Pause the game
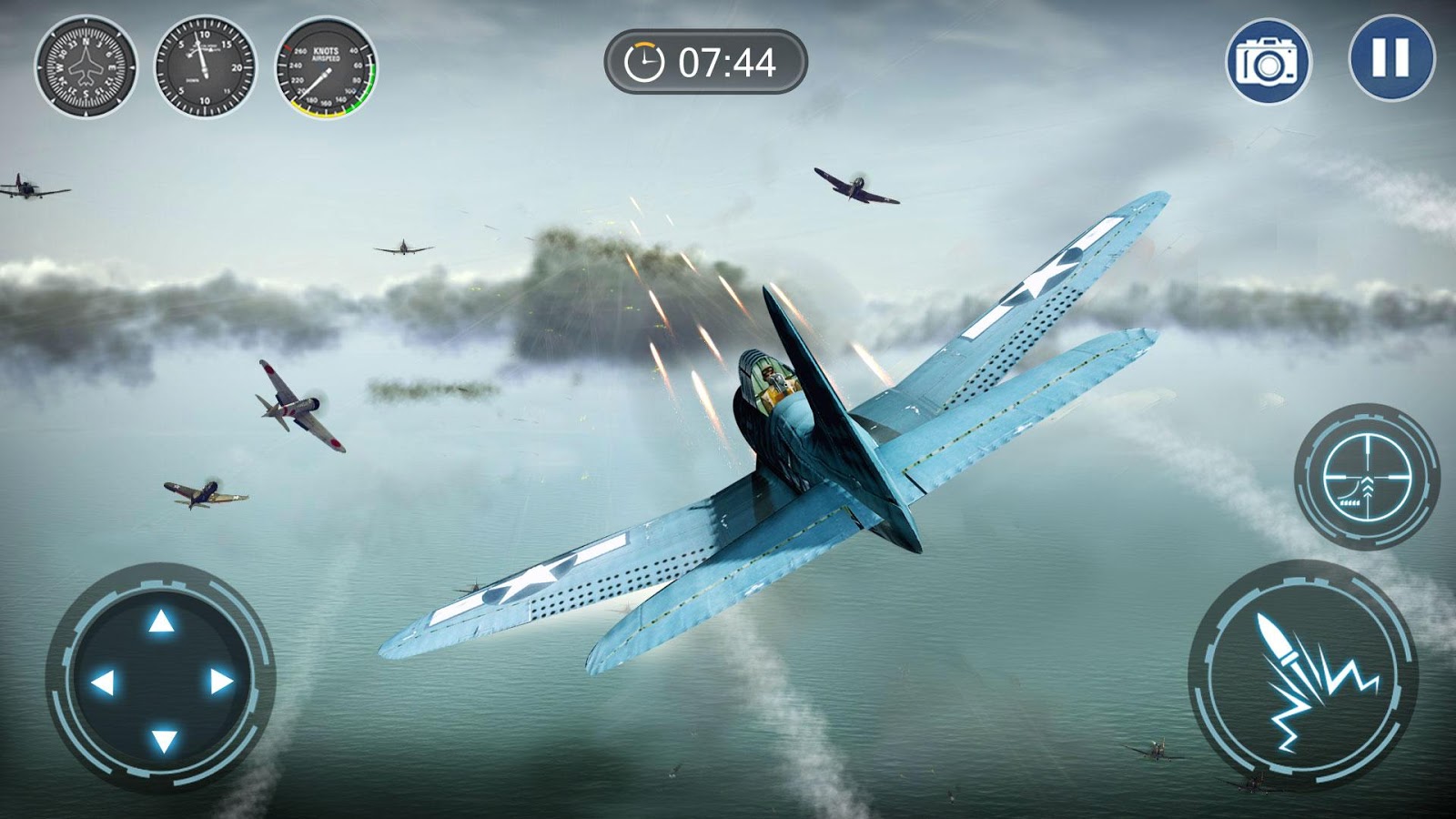 point(1390,57)
